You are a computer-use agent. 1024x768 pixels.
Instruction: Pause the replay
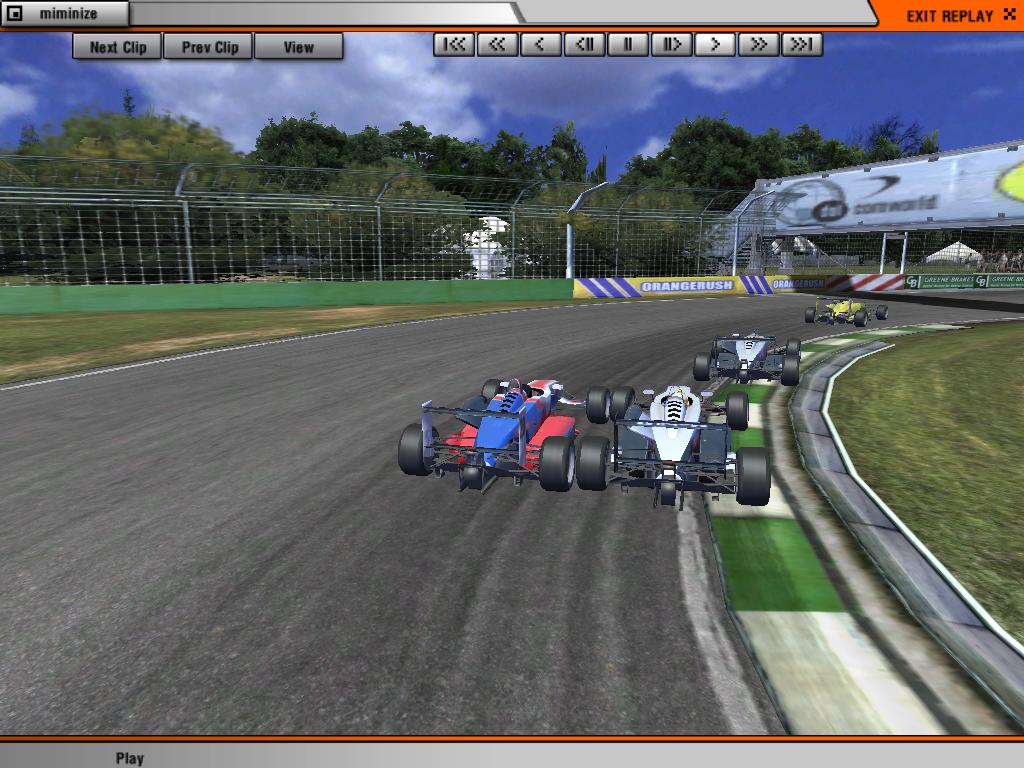pyautogui.click(x=628, y=44)
